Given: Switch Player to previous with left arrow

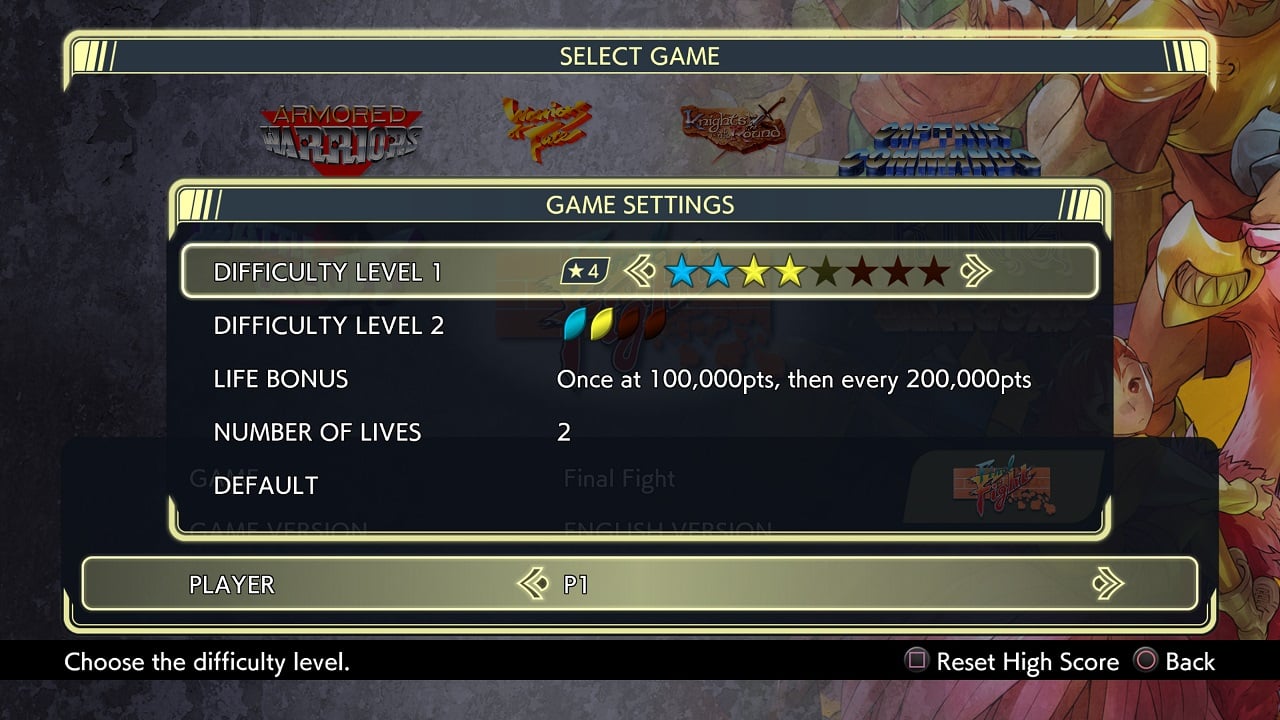Looking at the screenshot, I should coord(533,583).
